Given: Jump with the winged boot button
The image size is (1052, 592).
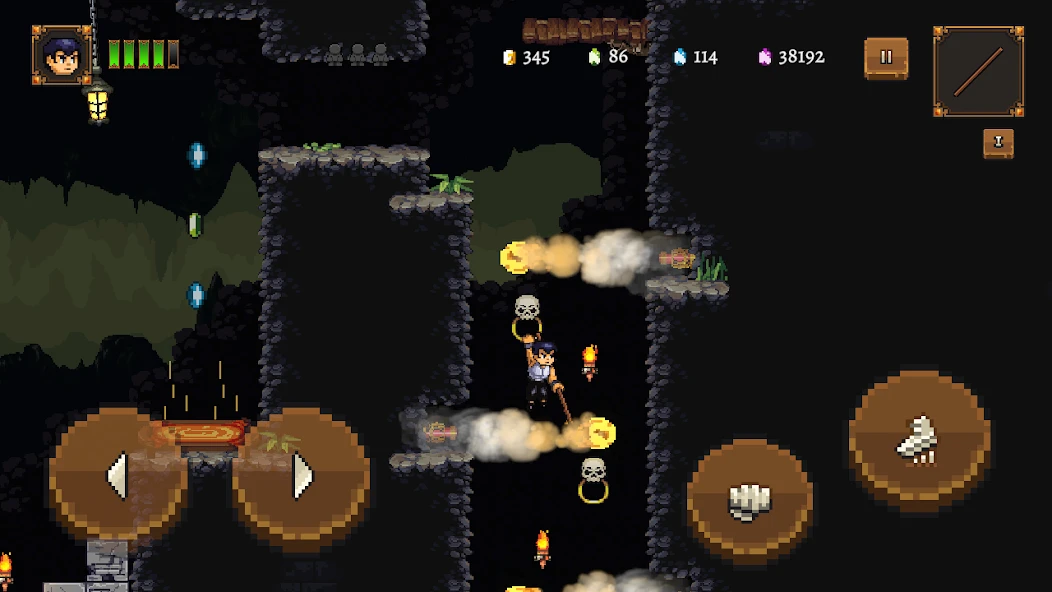Looking at the screenshot, I should tap(919, 441).
